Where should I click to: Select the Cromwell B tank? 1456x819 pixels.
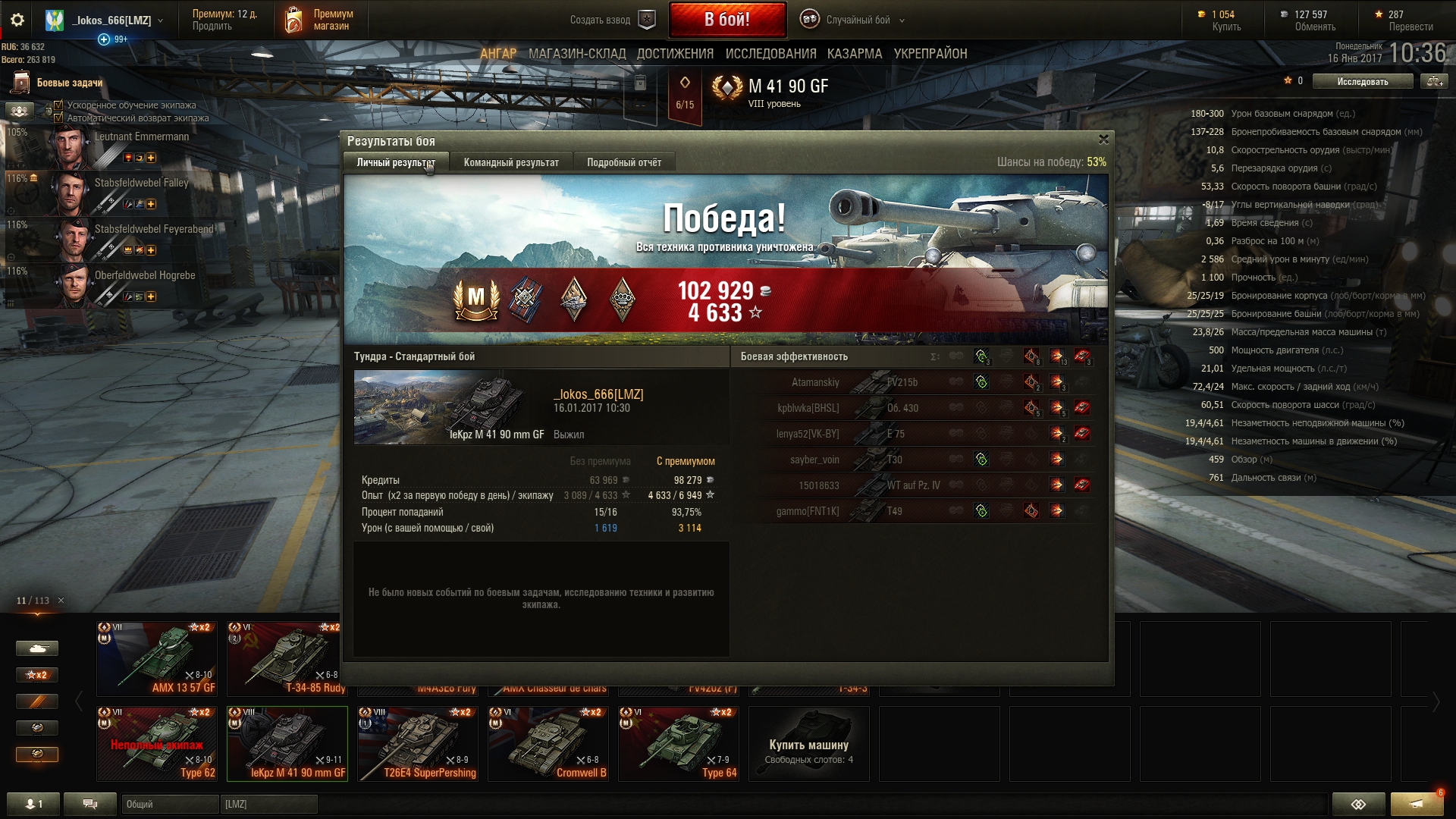pyautogui.click(x=548, y=743)
